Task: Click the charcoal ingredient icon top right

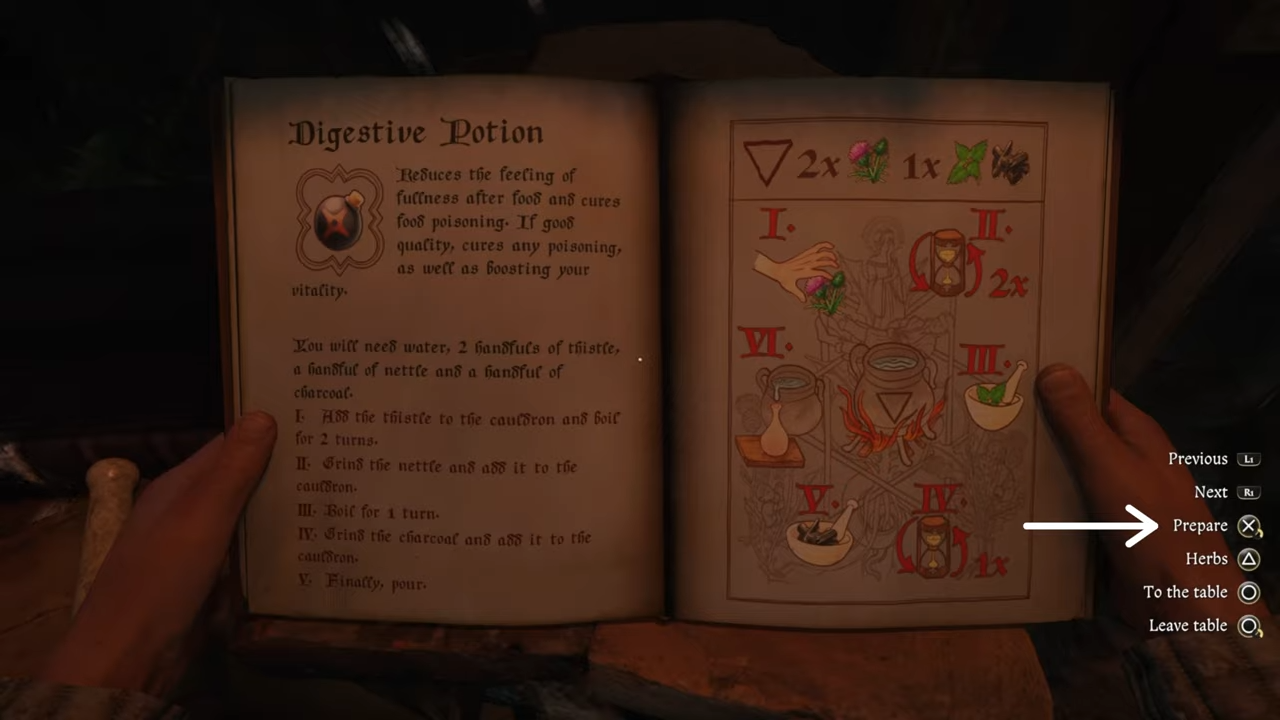Action: tap(1010, 165)
